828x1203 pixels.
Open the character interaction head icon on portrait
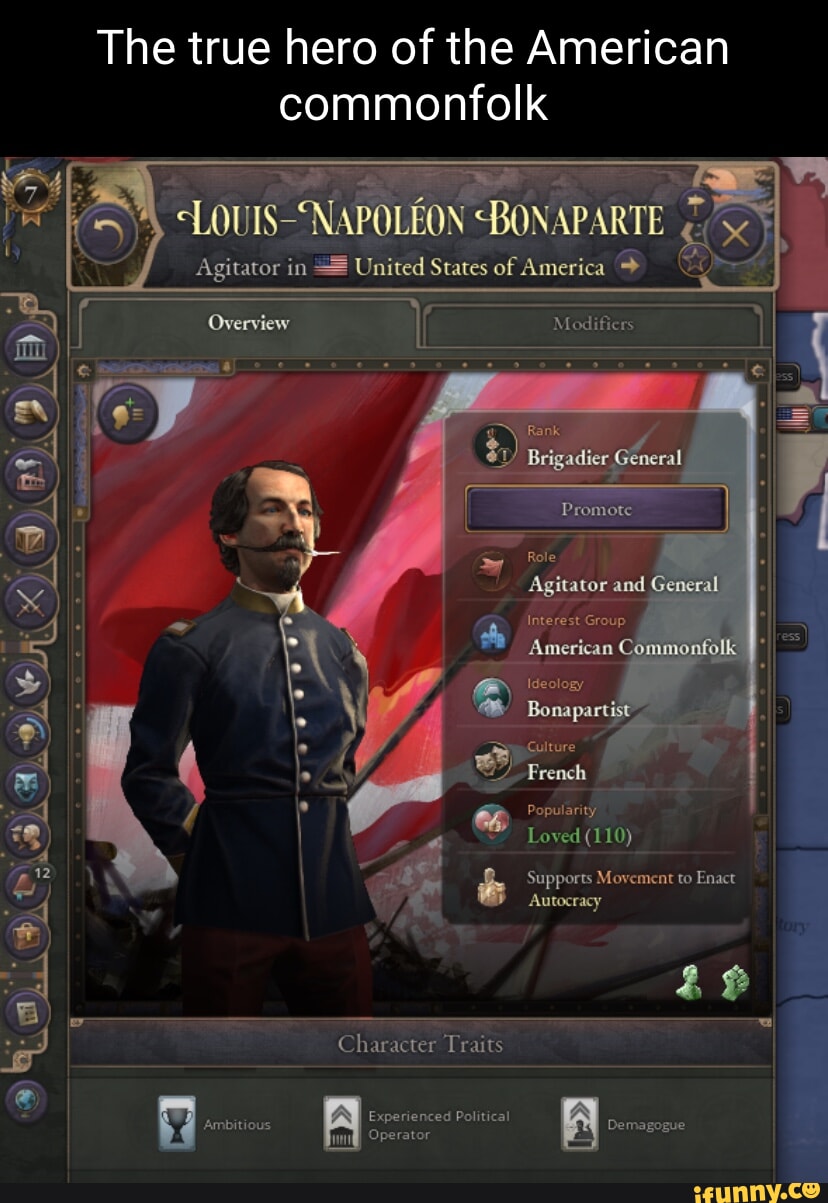point(128,413)
